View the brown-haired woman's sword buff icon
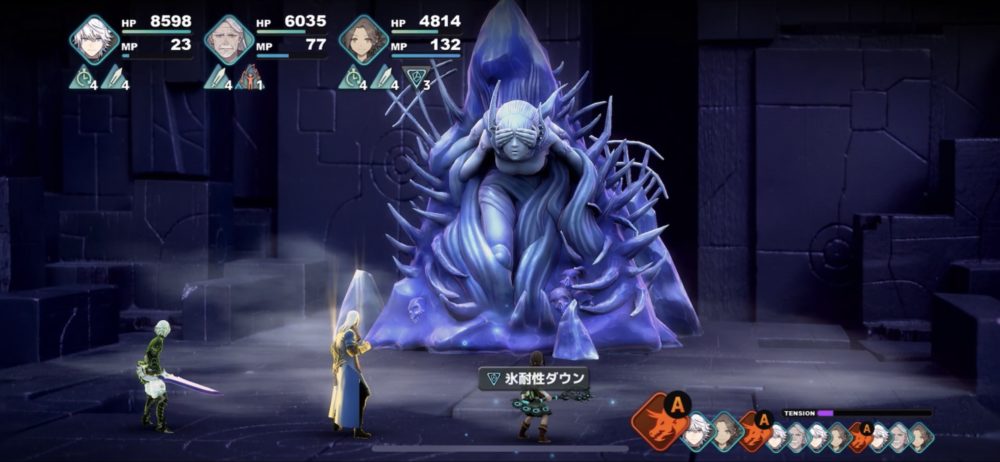Screen dimensions: 1000x462 tap(383, 77)
